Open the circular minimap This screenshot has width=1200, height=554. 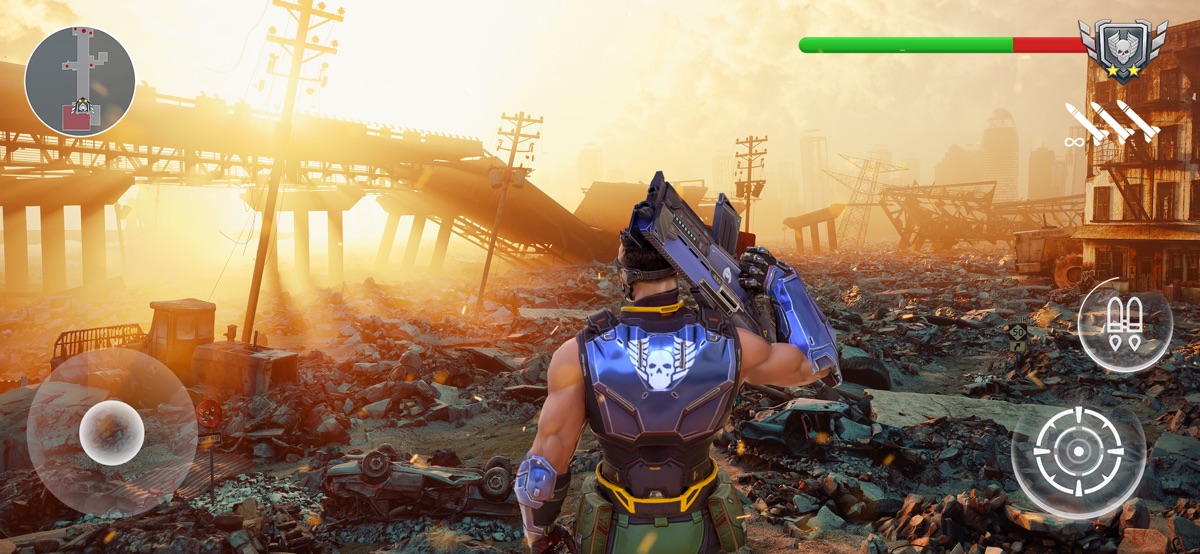click(80, 80)
